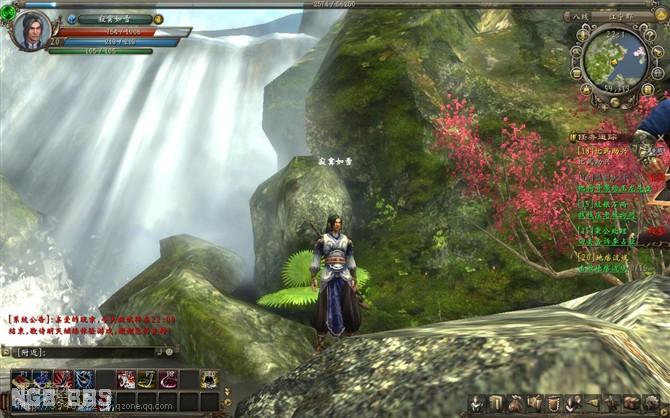Use the yellow slash skill in hotbar
Screen dimensions: 670x418
146,379
